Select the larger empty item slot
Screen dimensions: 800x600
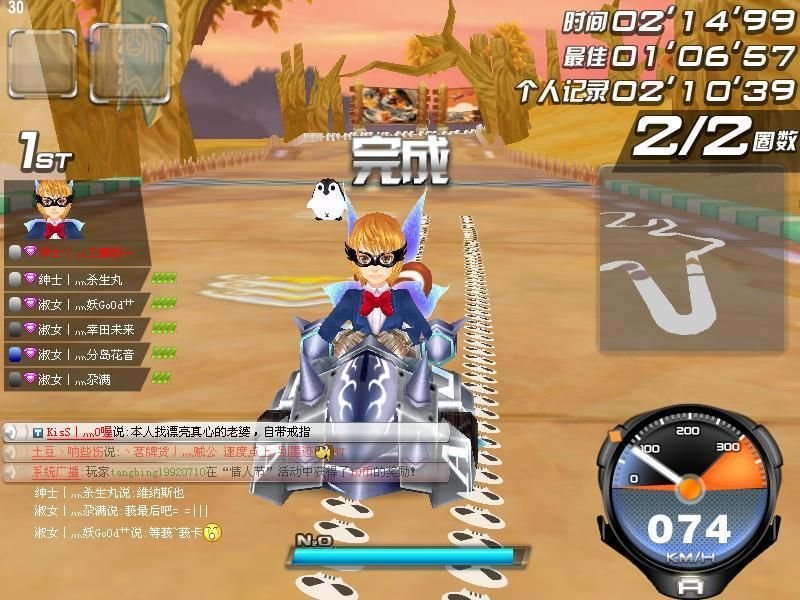[x=129, y=63]
